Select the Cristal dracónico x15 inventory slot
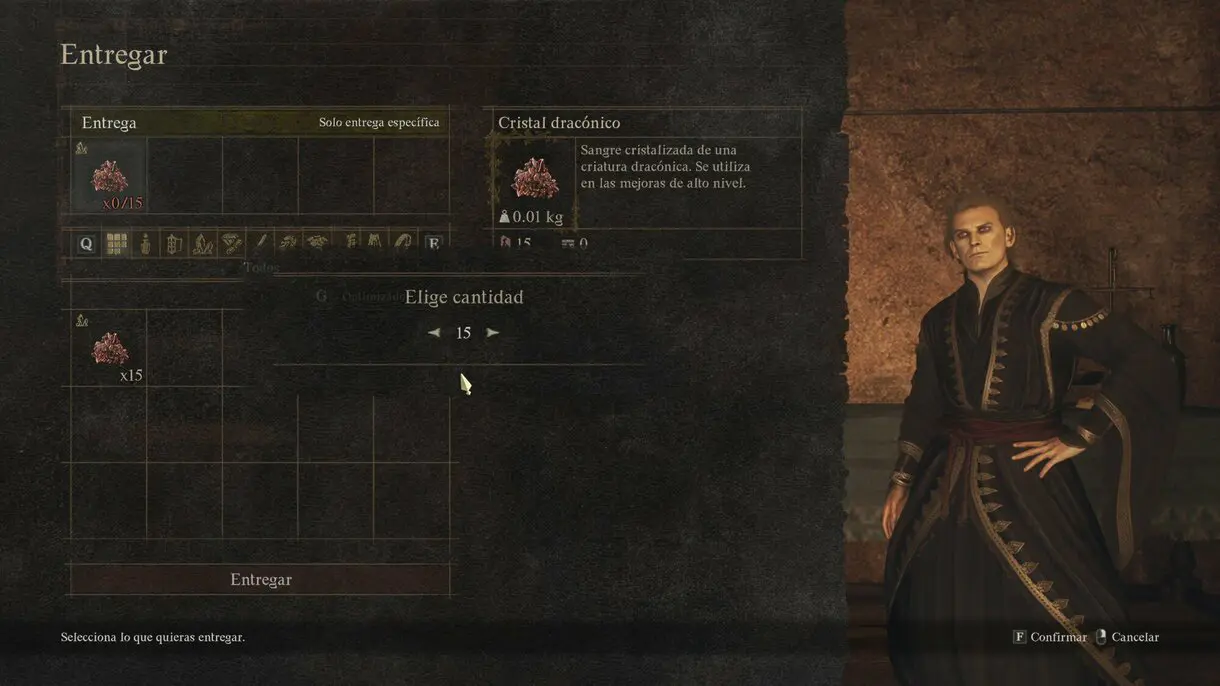 click(x=109, y=349)
